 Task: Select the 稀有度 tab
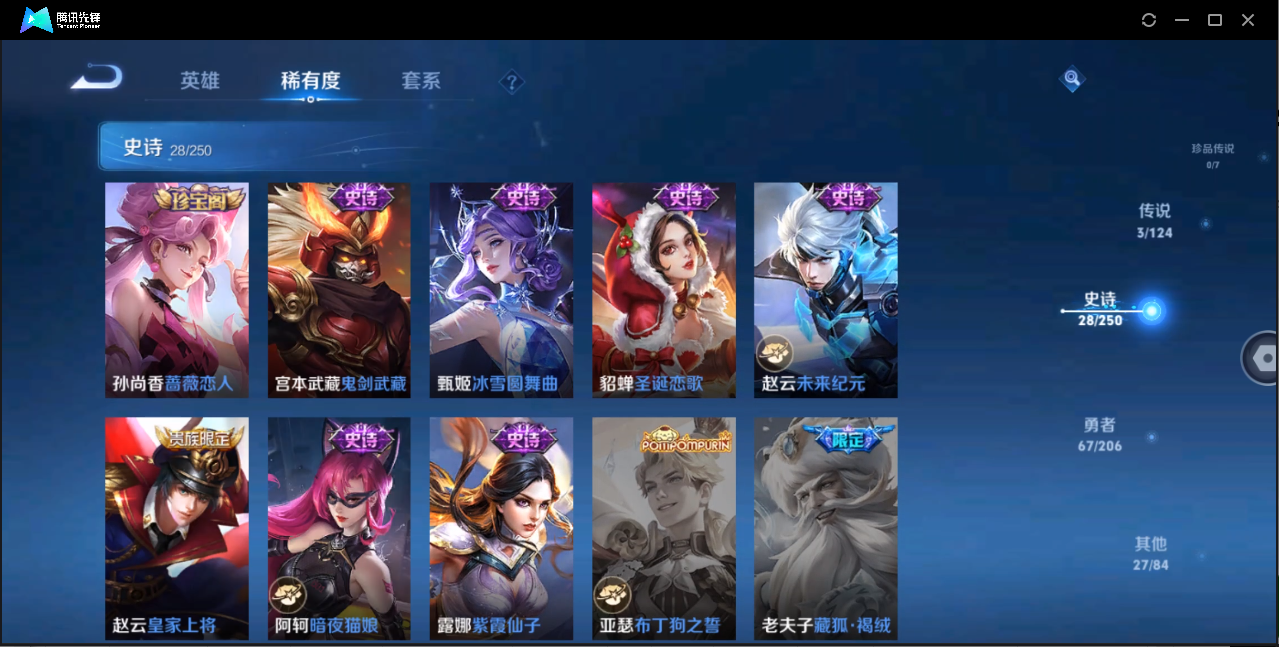coord(310,81)
